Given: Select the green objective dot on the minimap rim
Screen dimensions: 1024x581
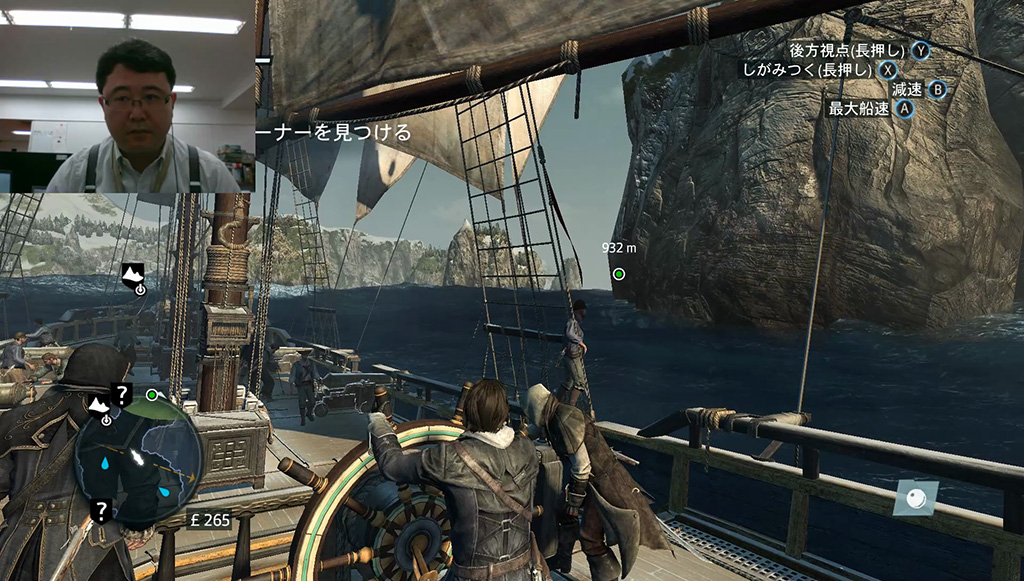Looking at the screenshot, I should click(152, 396).
